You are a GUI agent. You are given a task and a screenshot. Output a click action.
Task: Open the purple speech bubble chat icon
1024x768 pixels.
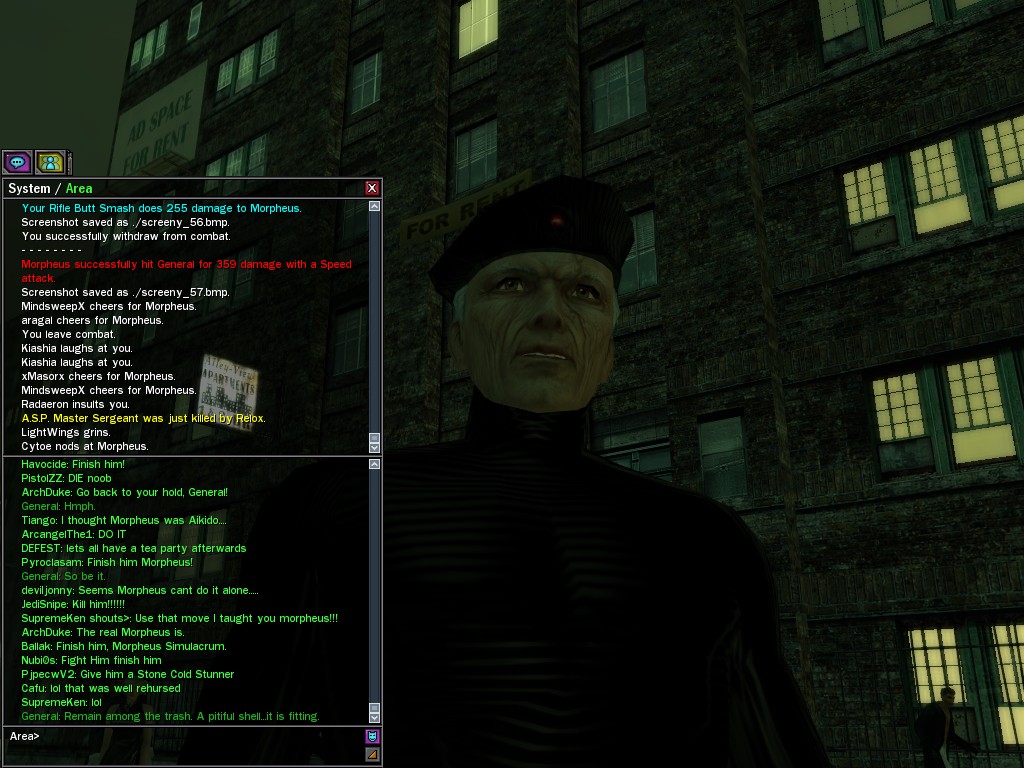pos(17,161)
